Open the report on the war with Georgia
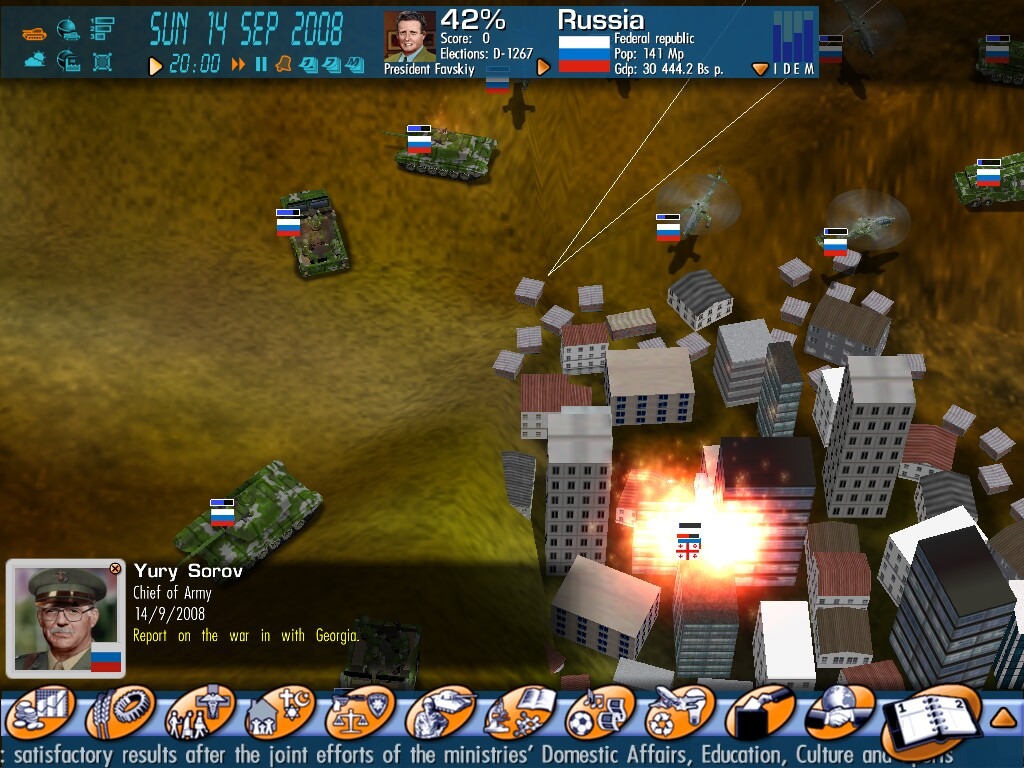Image resolution: width=1024 pixels, height=768 pixels. pos(246,635)
